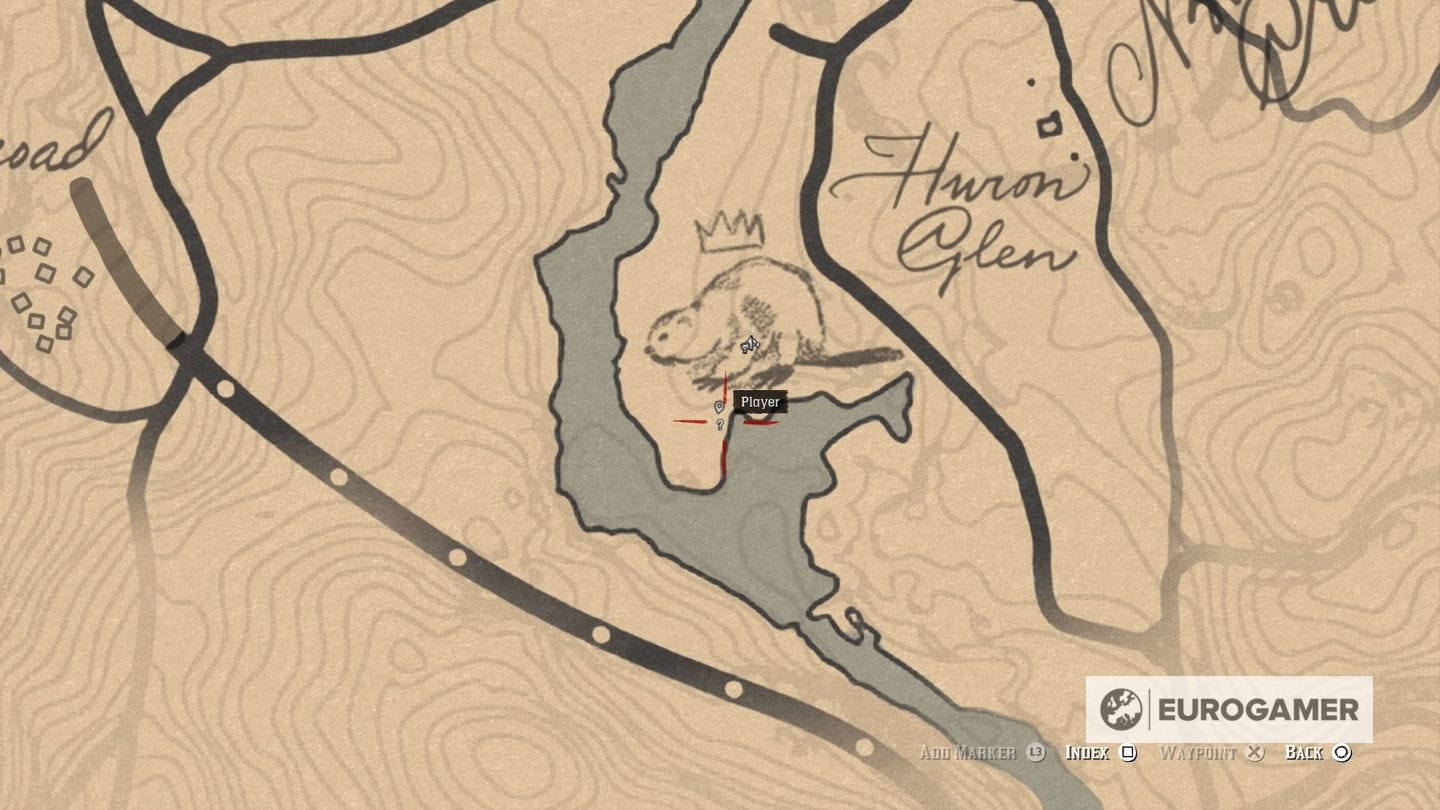Click the square button icon next to Index

1128,752
